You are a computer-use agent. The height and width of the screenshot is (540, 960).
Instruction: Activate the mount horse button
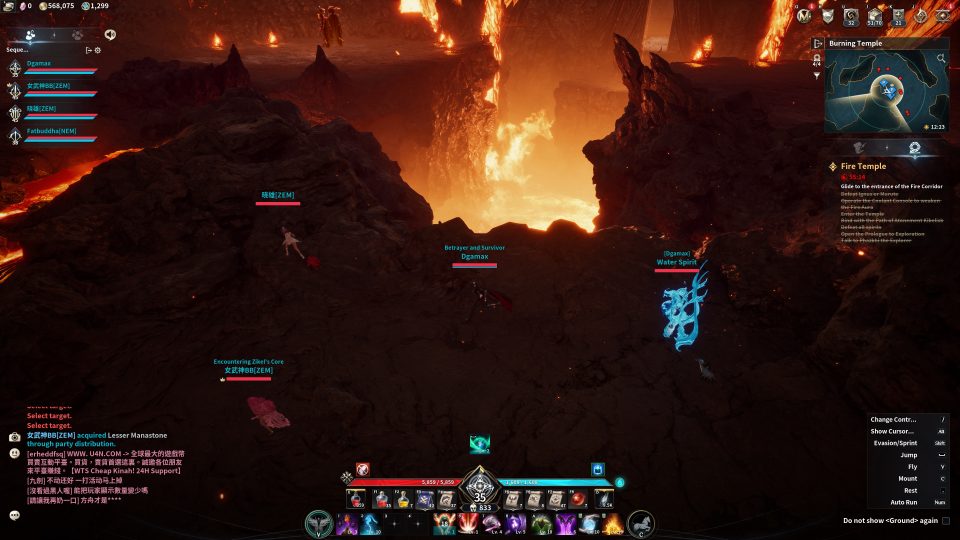coord(640,523)
